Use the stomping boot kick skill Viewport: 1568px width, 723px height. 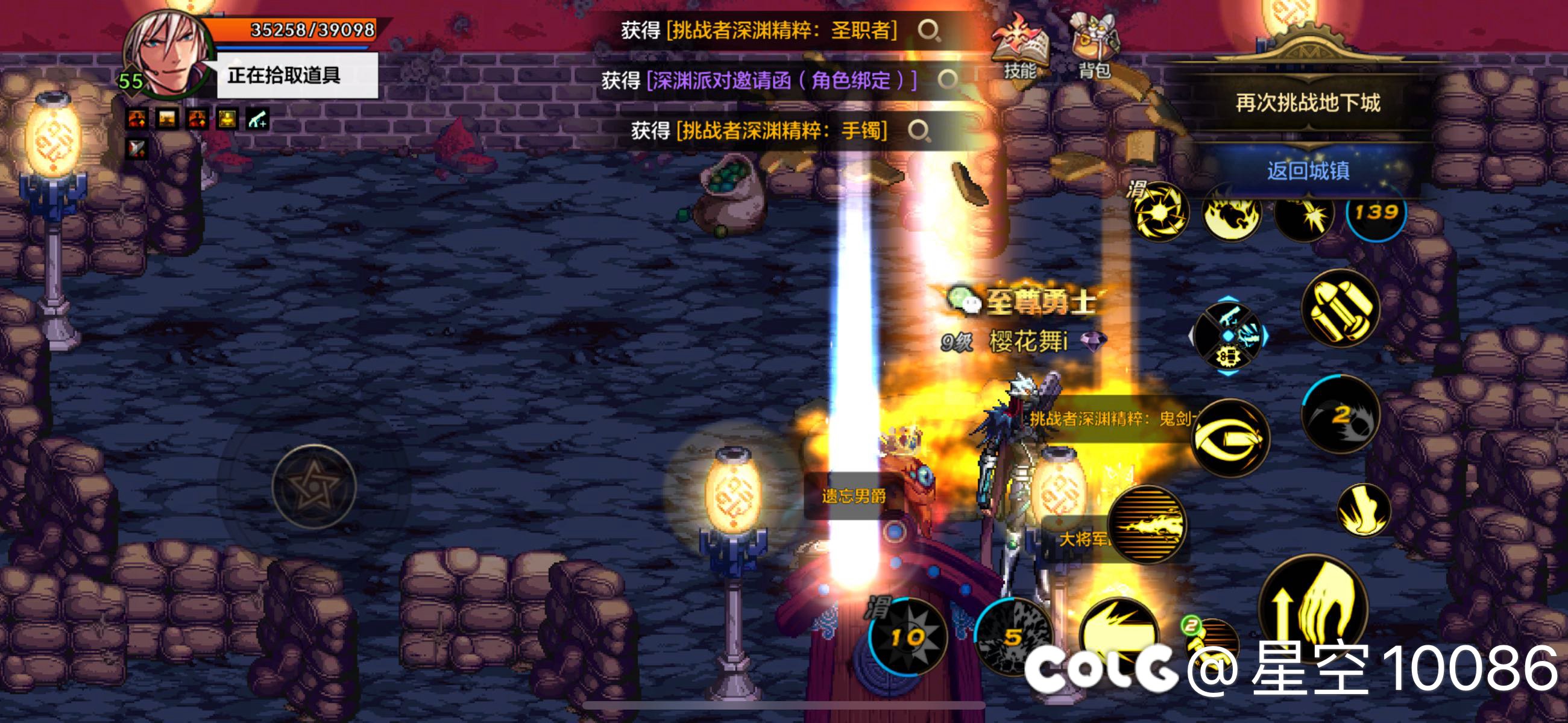tap(1364, 510)
